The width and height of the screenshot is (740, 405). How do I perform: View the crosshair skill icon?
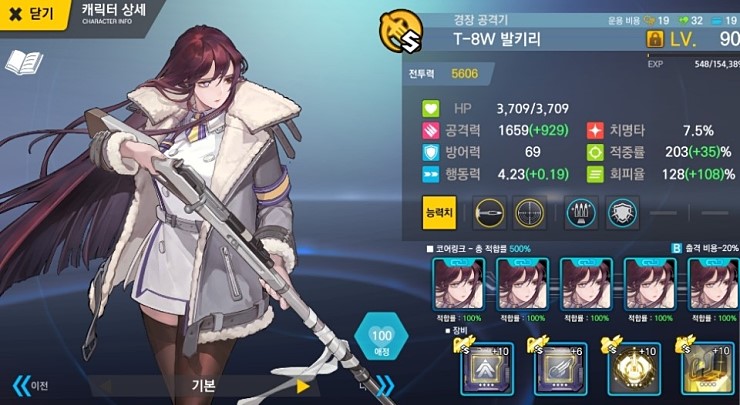coord(530,212)
